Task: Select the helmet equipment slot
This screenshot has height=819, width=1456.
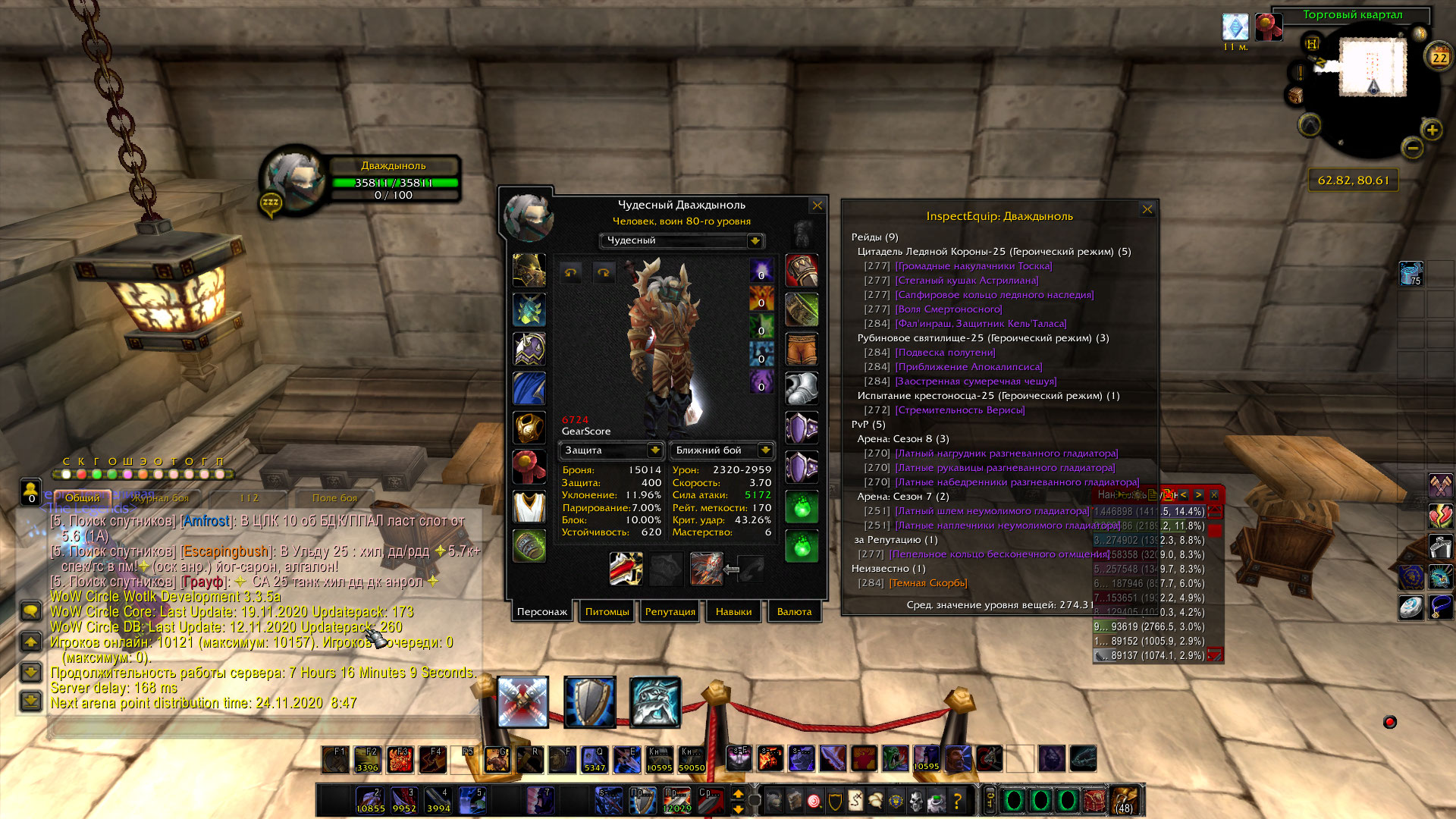Action: (529, 271)
